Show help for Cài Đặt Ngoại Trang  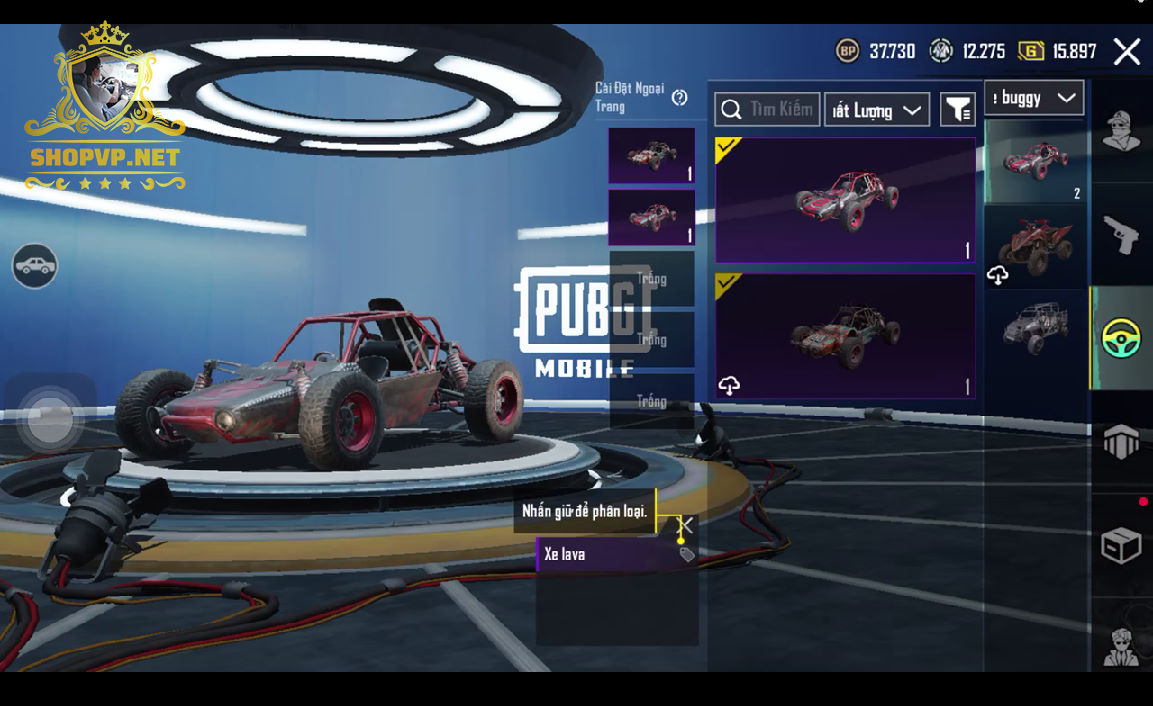[680, 97]
